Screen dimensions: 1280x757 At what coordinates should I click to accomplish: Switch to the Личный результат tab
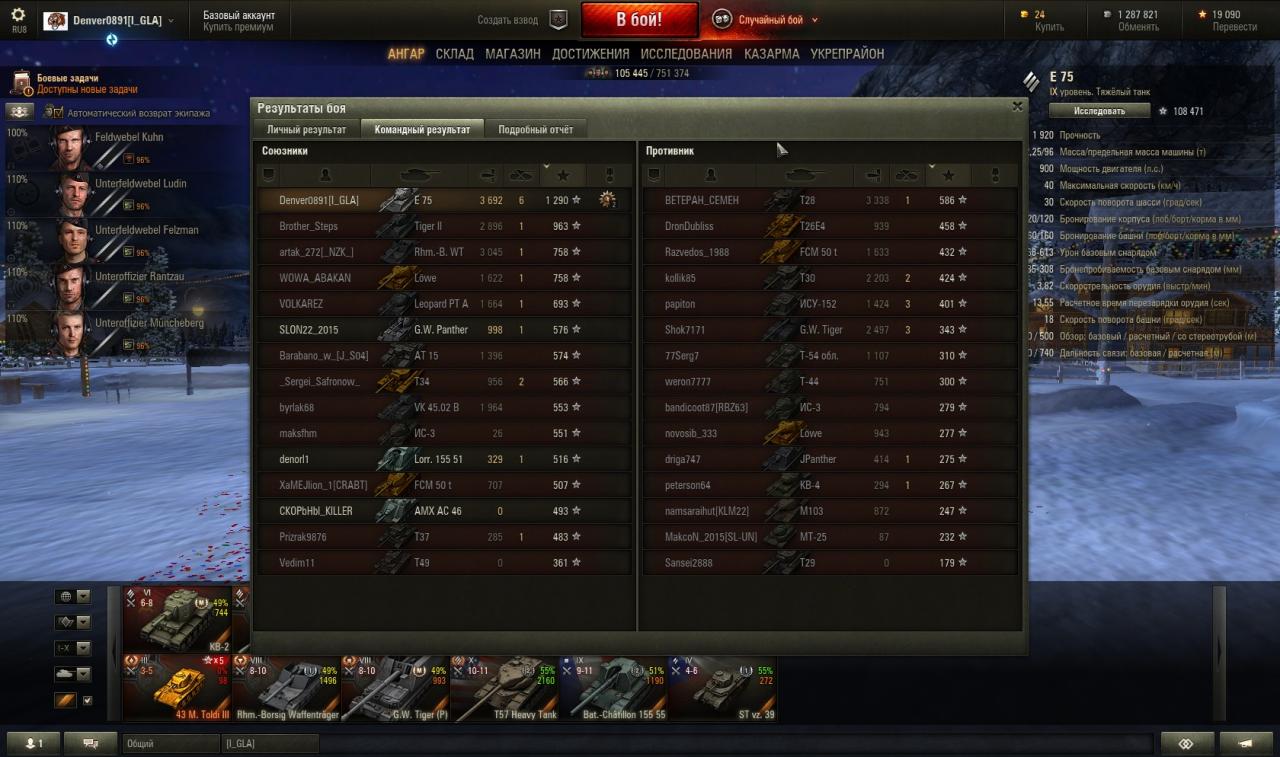point(306,130)
